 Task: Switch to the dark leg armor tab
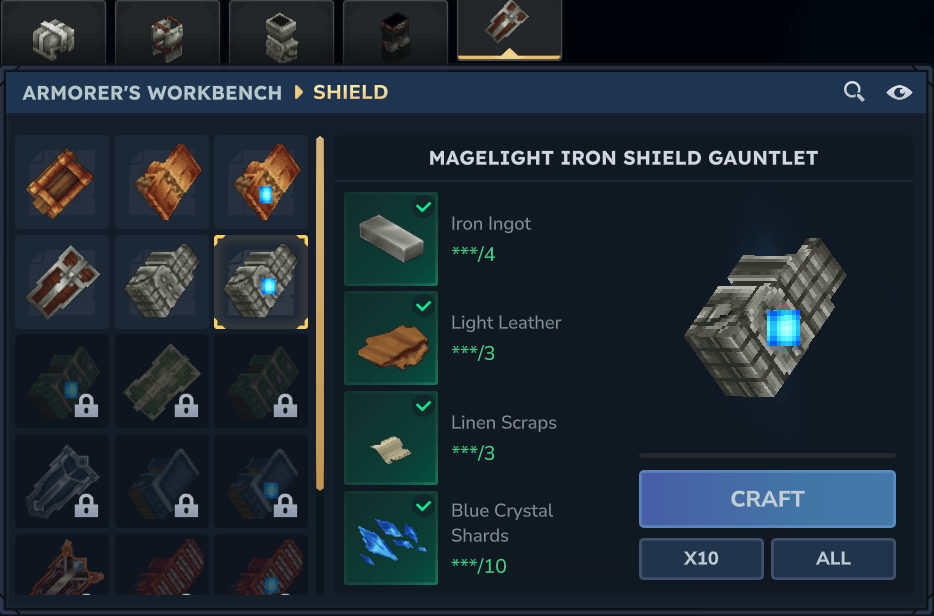[x=395, y=32]
